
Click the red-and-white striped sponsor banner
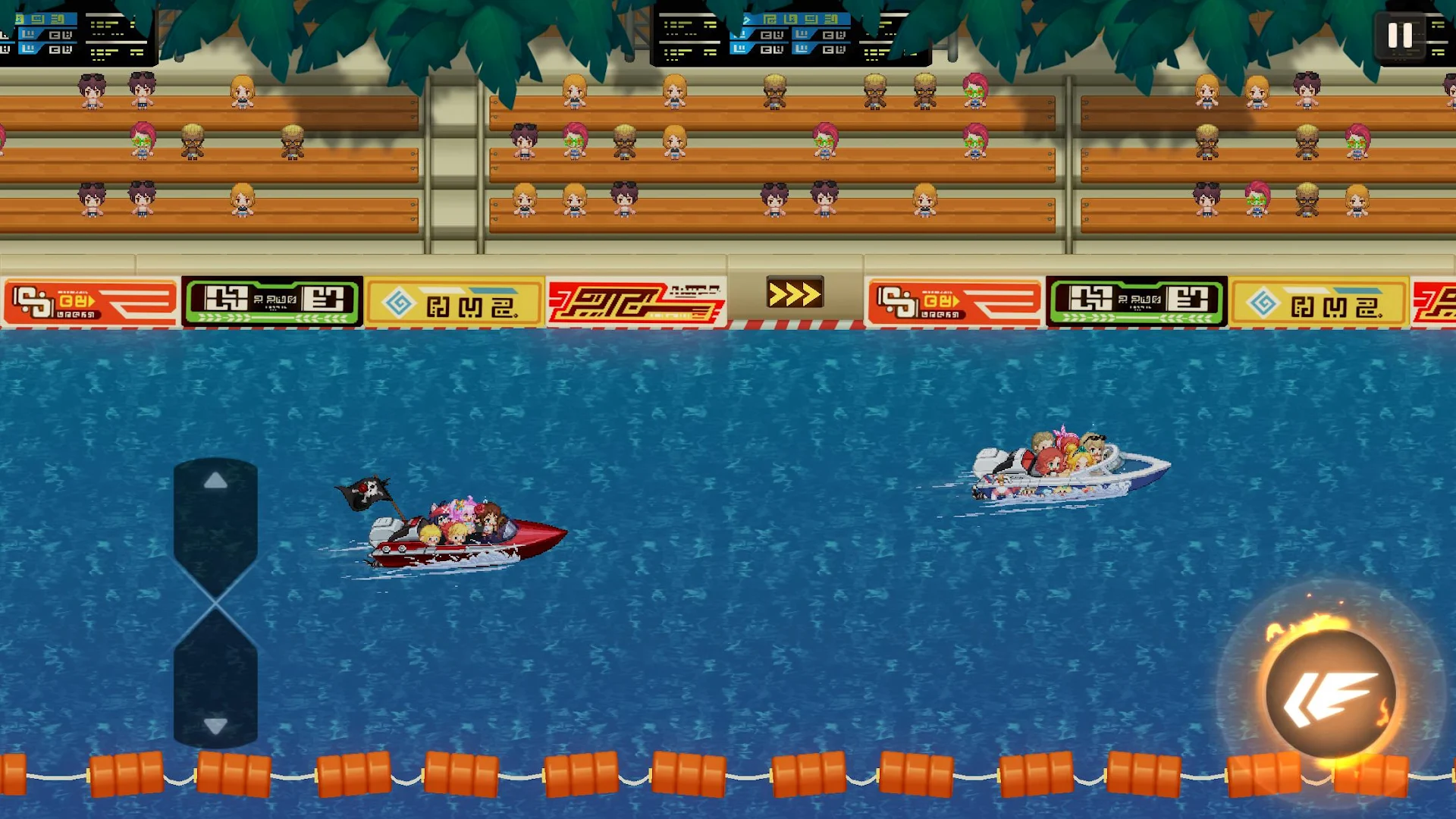pyautogui.click(x=635, y=297)
